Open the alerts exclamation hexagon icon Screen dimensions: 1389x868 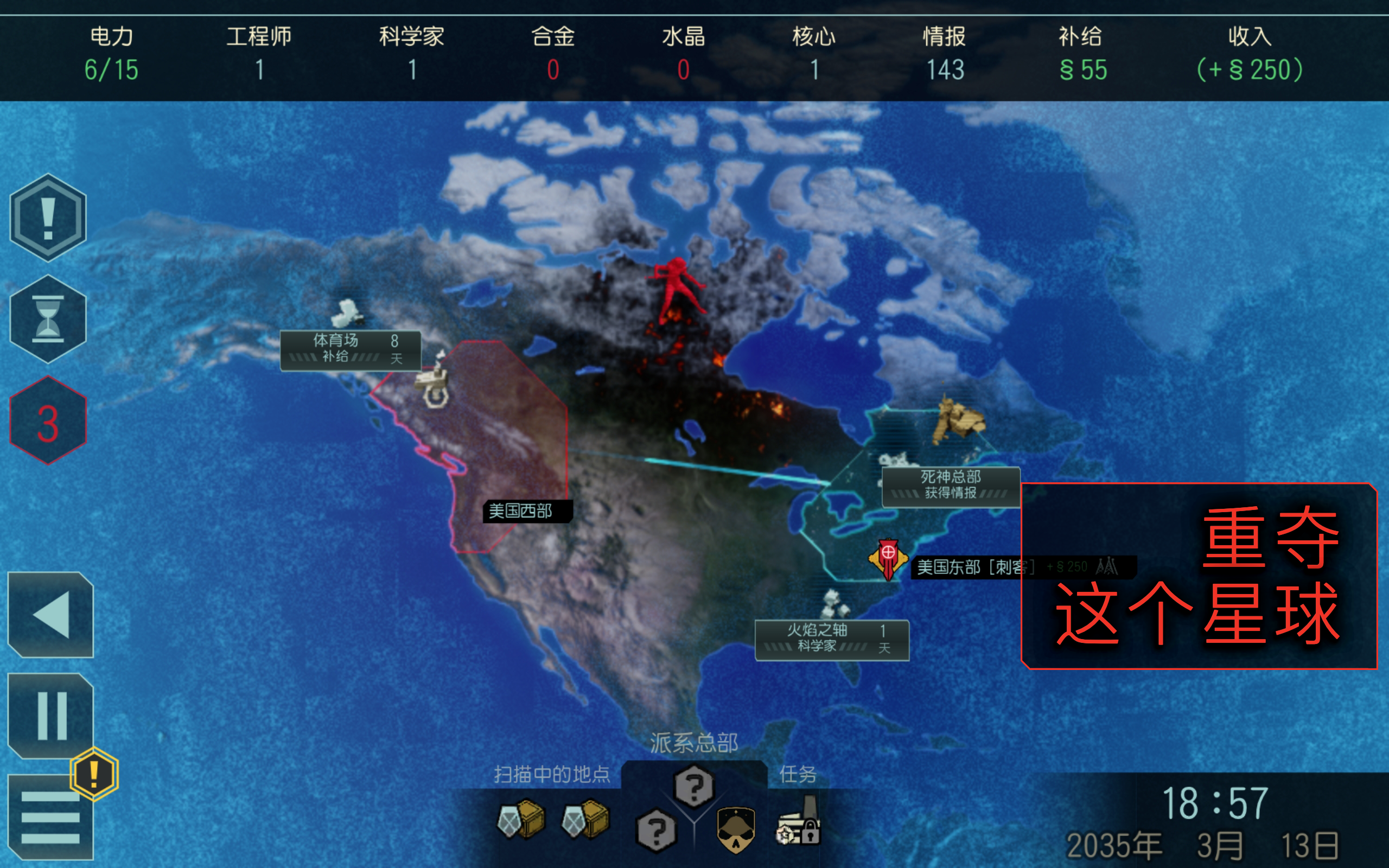pyautogui.click(x=49, y=218)
